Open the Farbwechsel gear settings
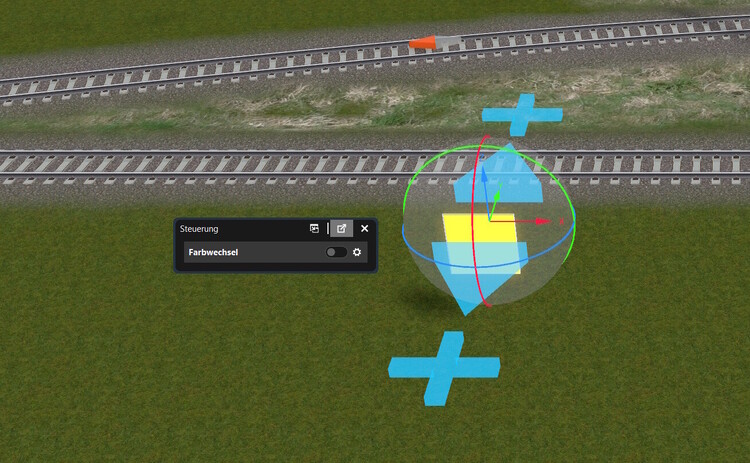750x463 pixels. [357, 252]
